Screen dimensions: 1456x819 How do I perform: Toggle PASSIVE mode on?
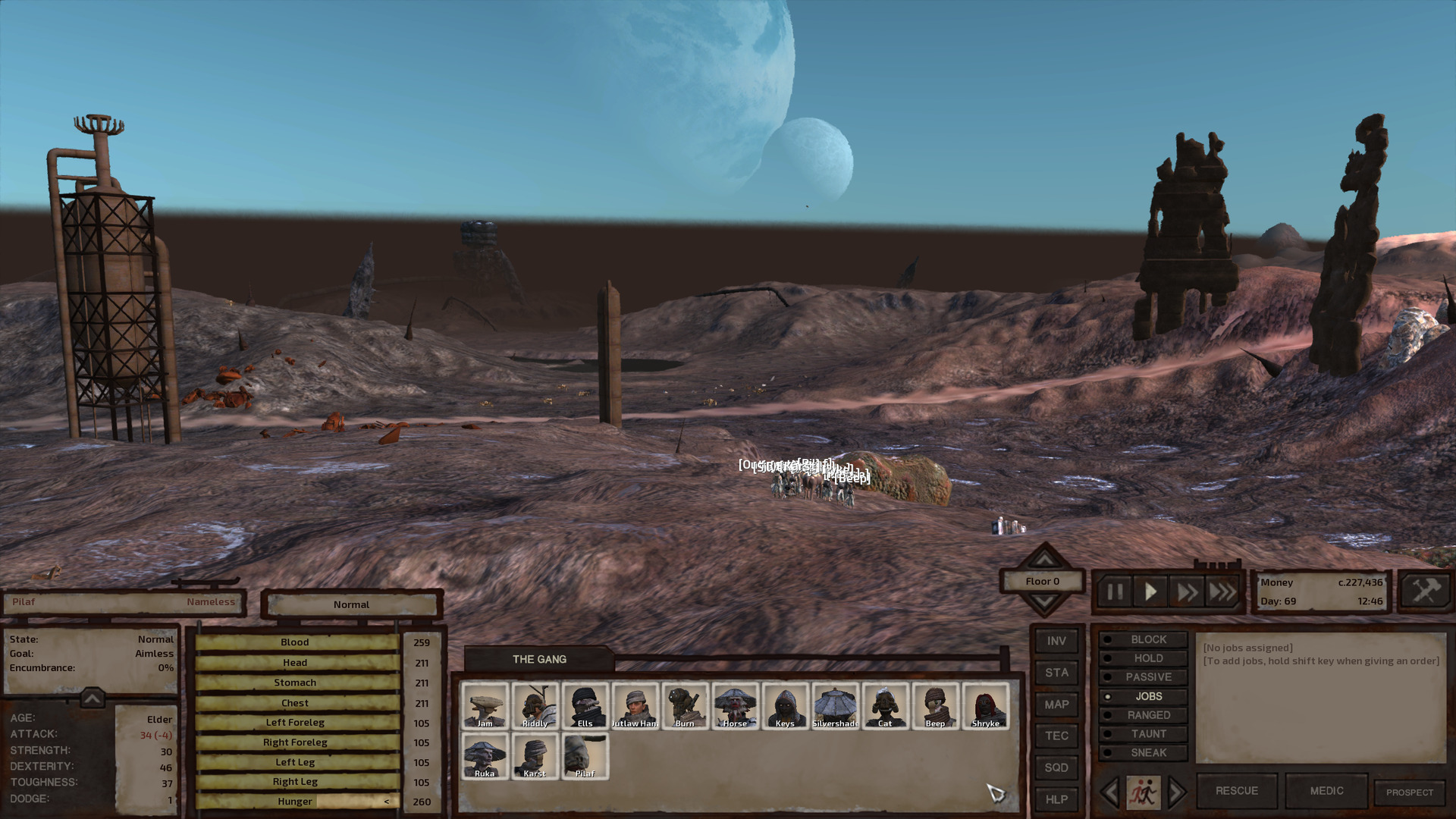point(1144,676)
